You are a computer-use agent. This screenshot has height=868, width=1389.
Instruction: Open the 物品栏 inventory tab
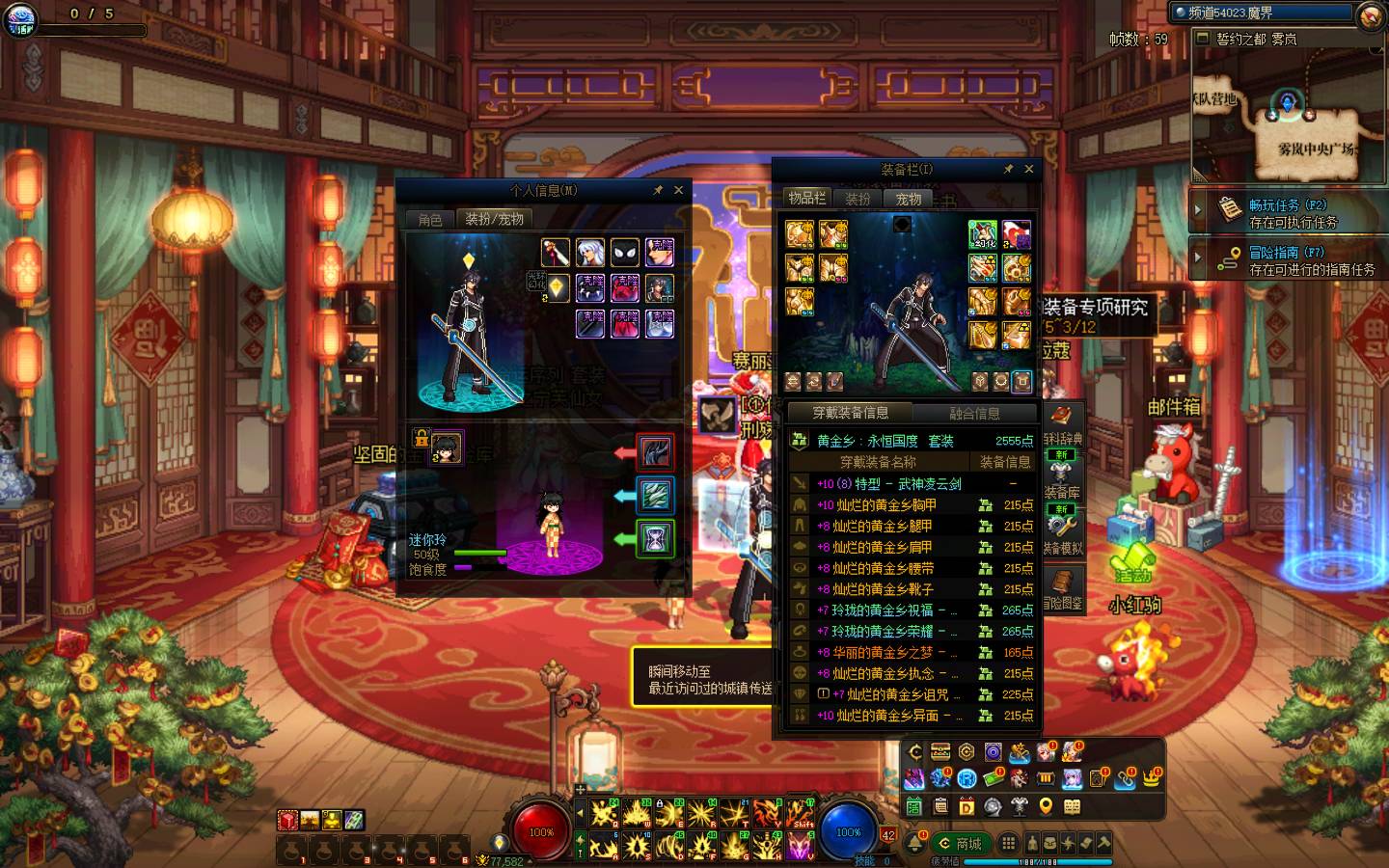point(806,199)
